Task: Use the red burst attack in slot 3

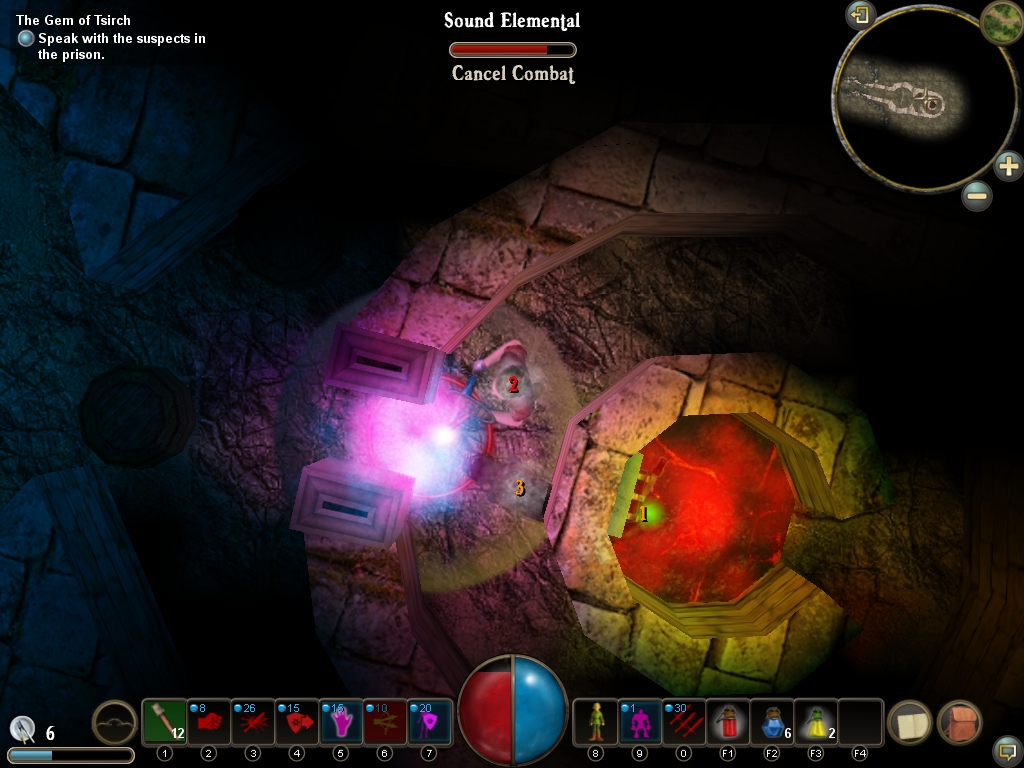Action: (253, 722)
